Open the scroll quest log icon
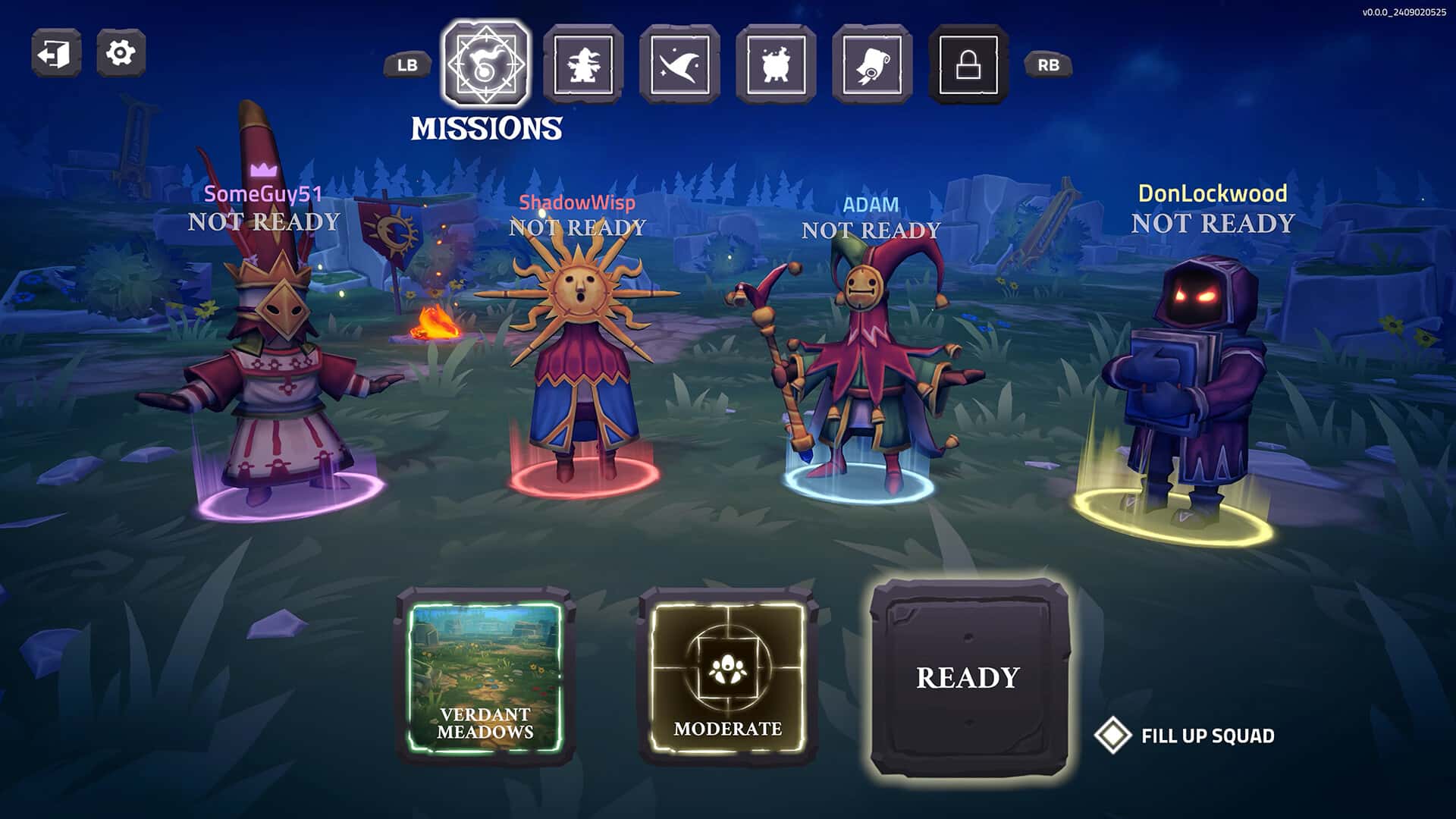 [874, 64]
